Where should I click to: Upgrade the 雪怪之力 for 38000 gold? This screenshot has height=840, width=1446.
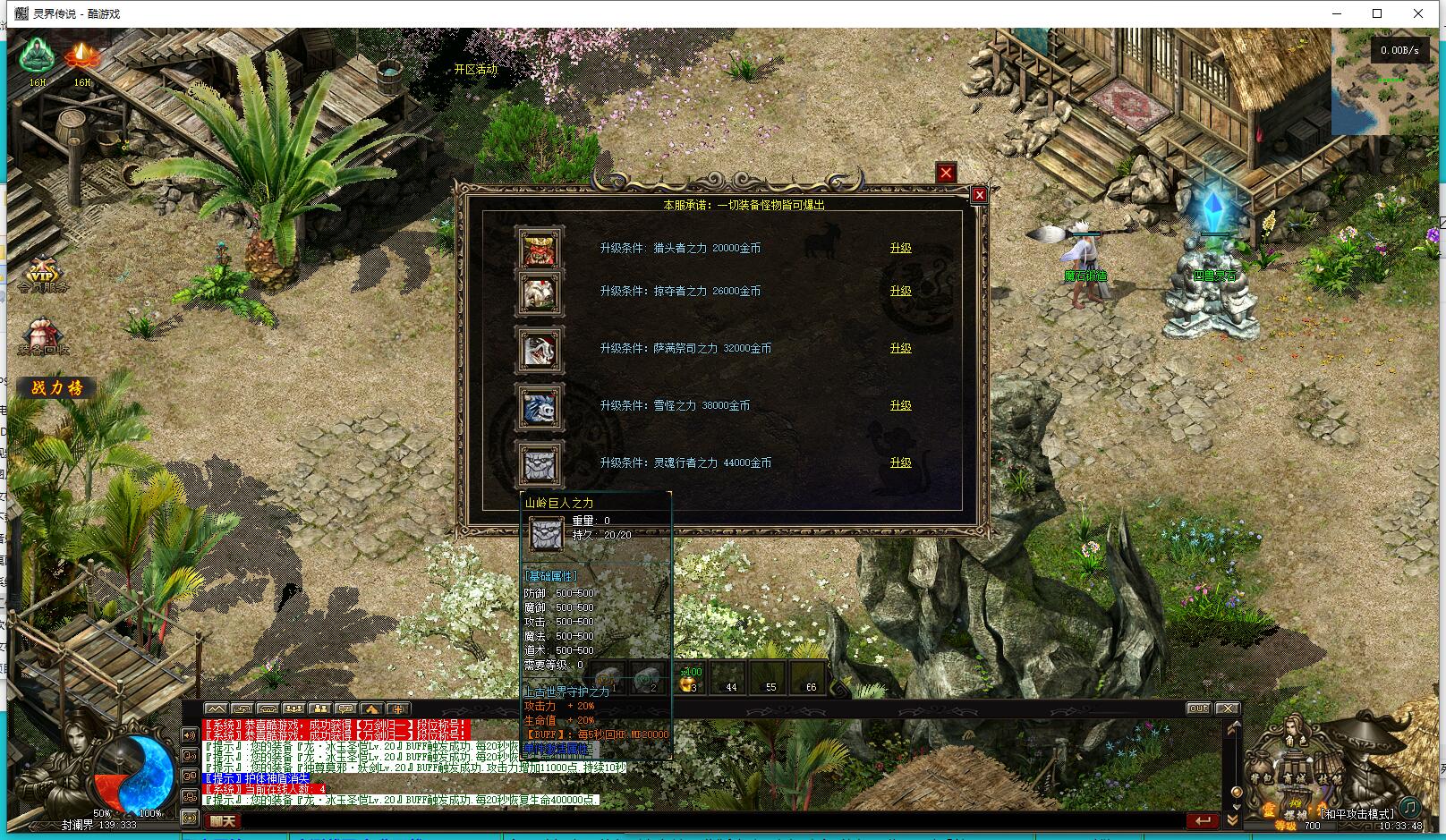[x=900, y=405]
